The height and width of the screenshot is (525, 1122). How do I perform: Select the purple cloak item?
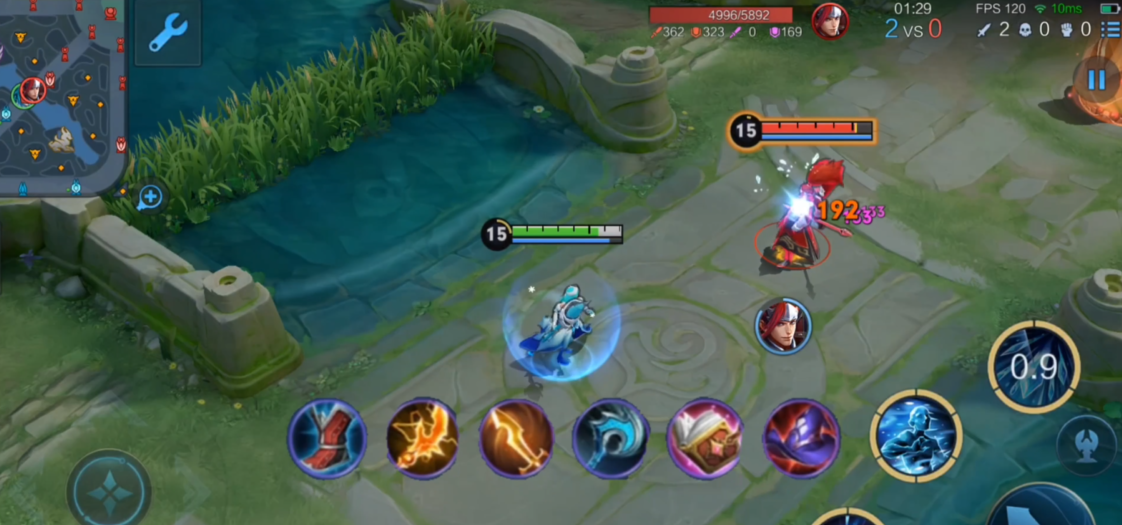pos(801,438)
